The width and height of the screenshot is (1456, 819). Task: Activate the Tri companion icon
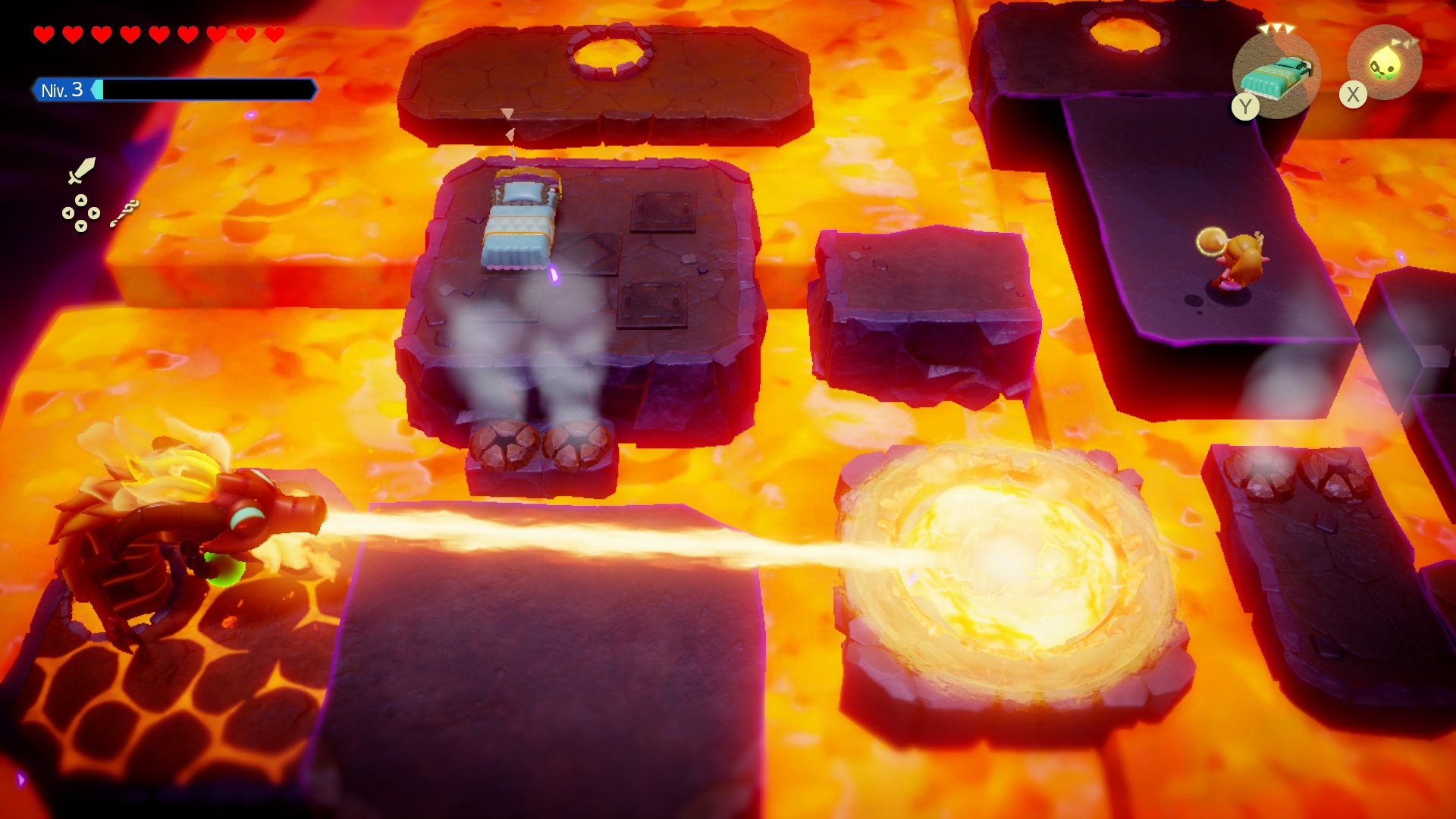pos(1384,64)
